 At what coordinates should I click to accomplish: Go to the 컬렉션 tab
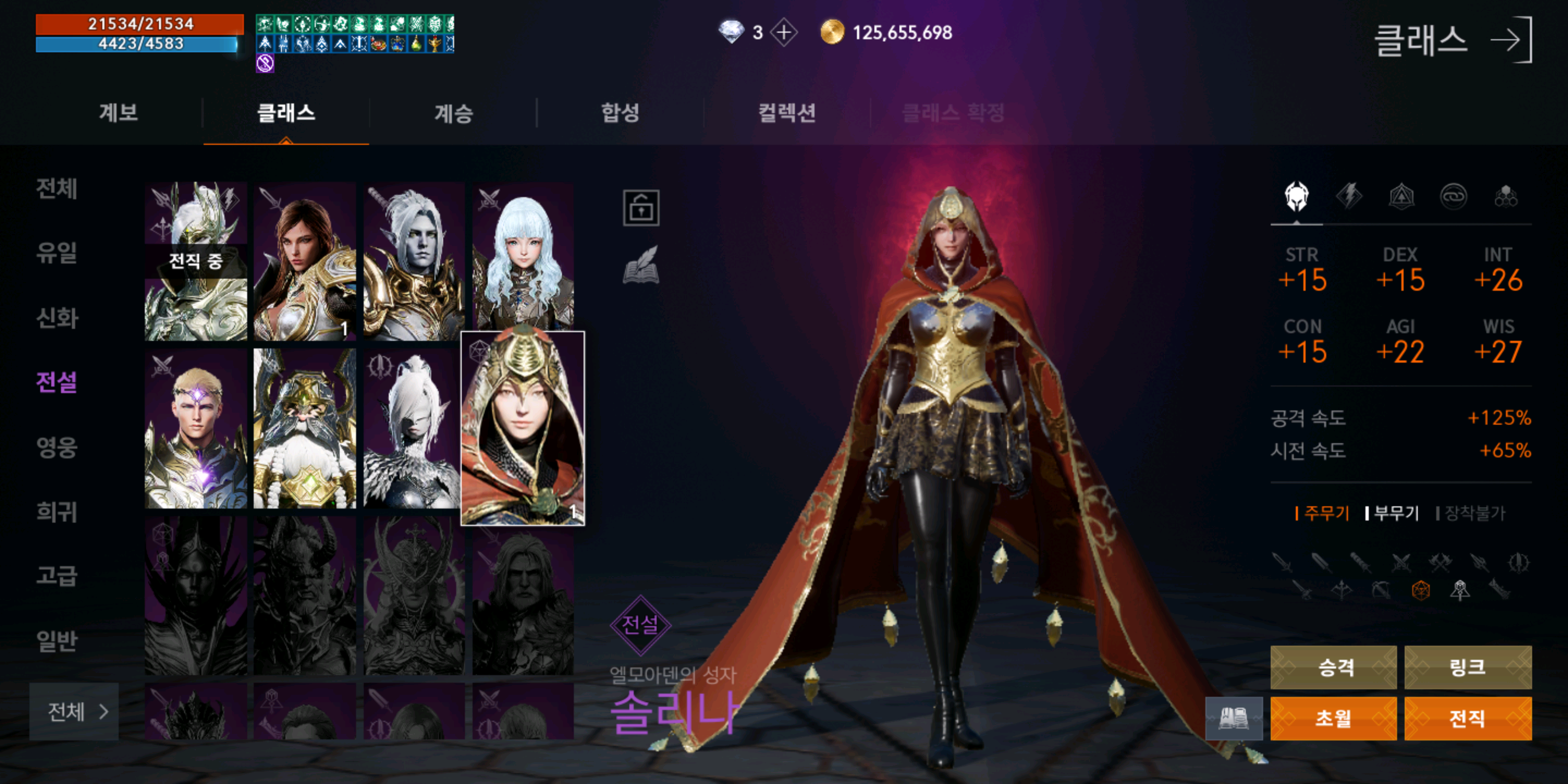coord(786,113)
